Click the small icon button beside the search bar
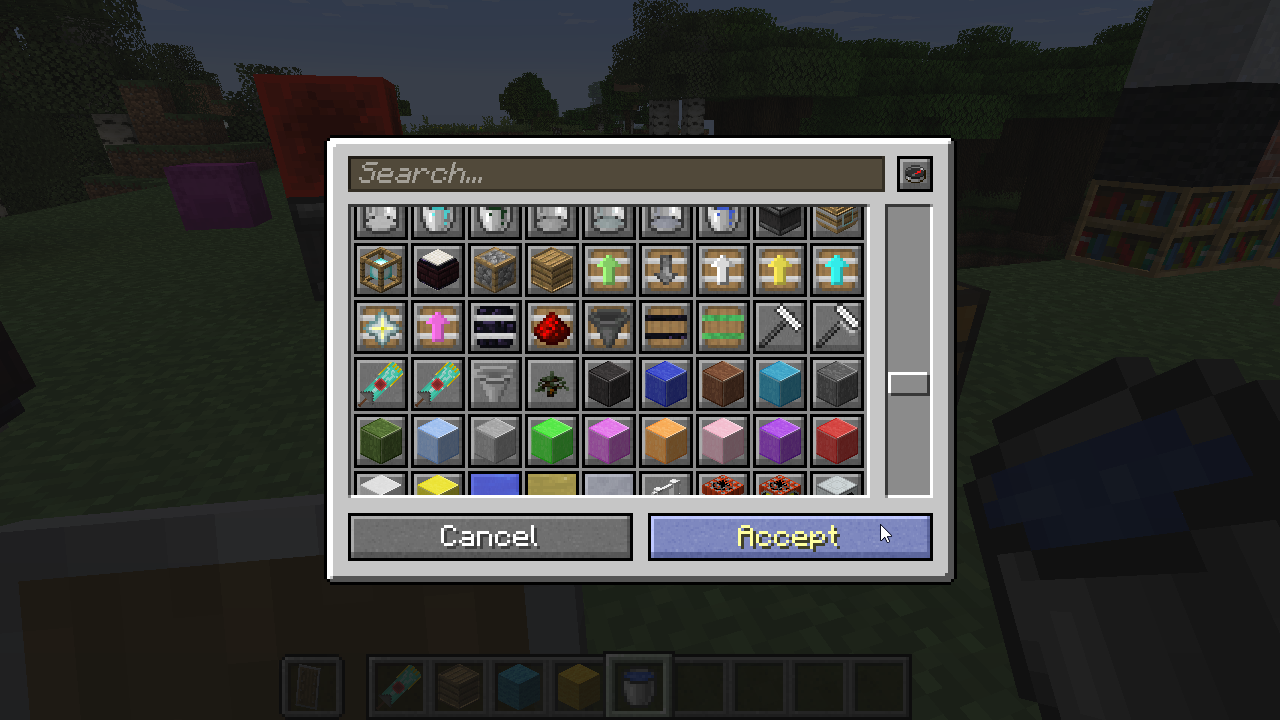 coord(915,174)
